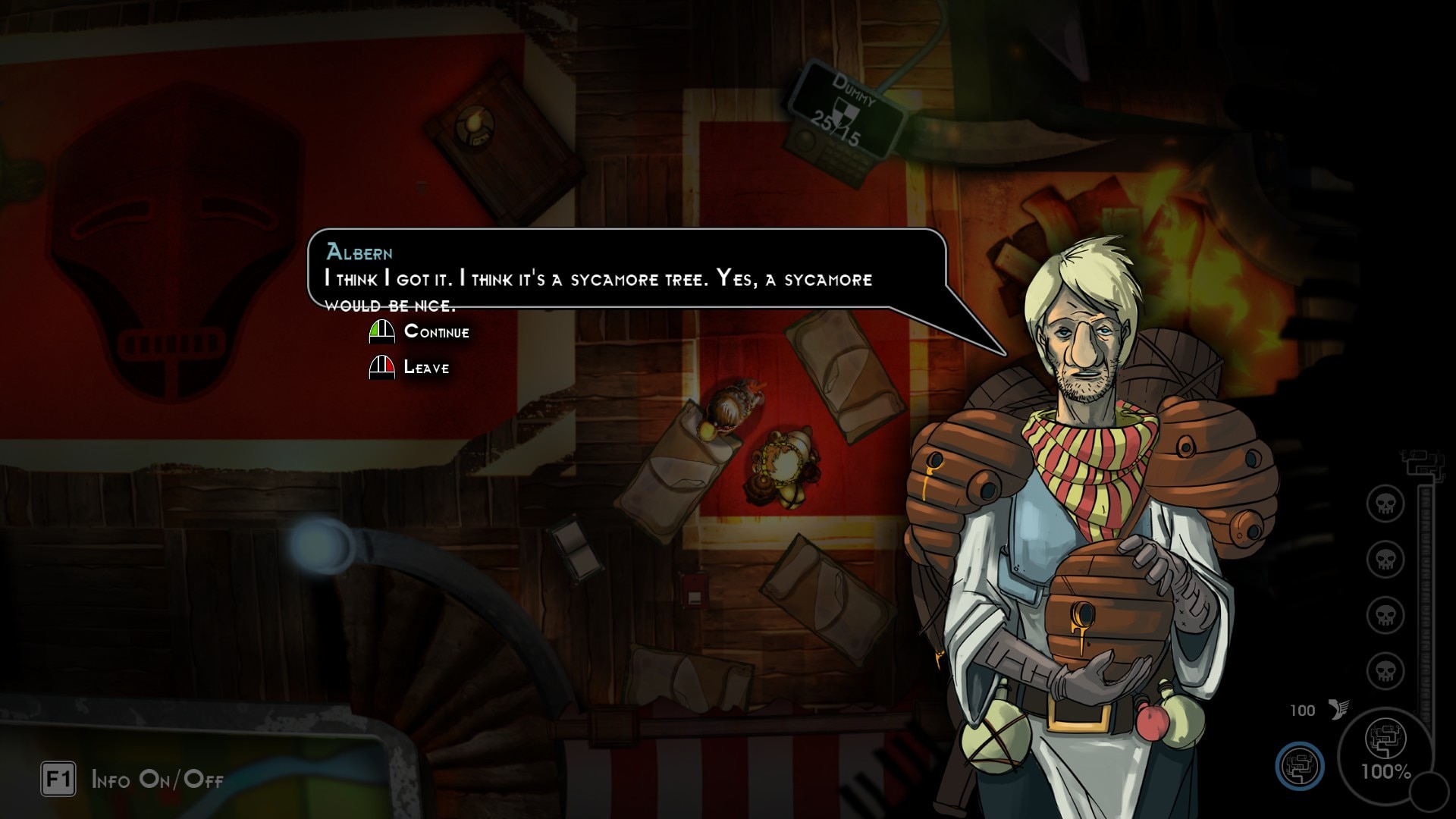
Task: Choose the Continue dialogue option
Action: pos(436,331)
